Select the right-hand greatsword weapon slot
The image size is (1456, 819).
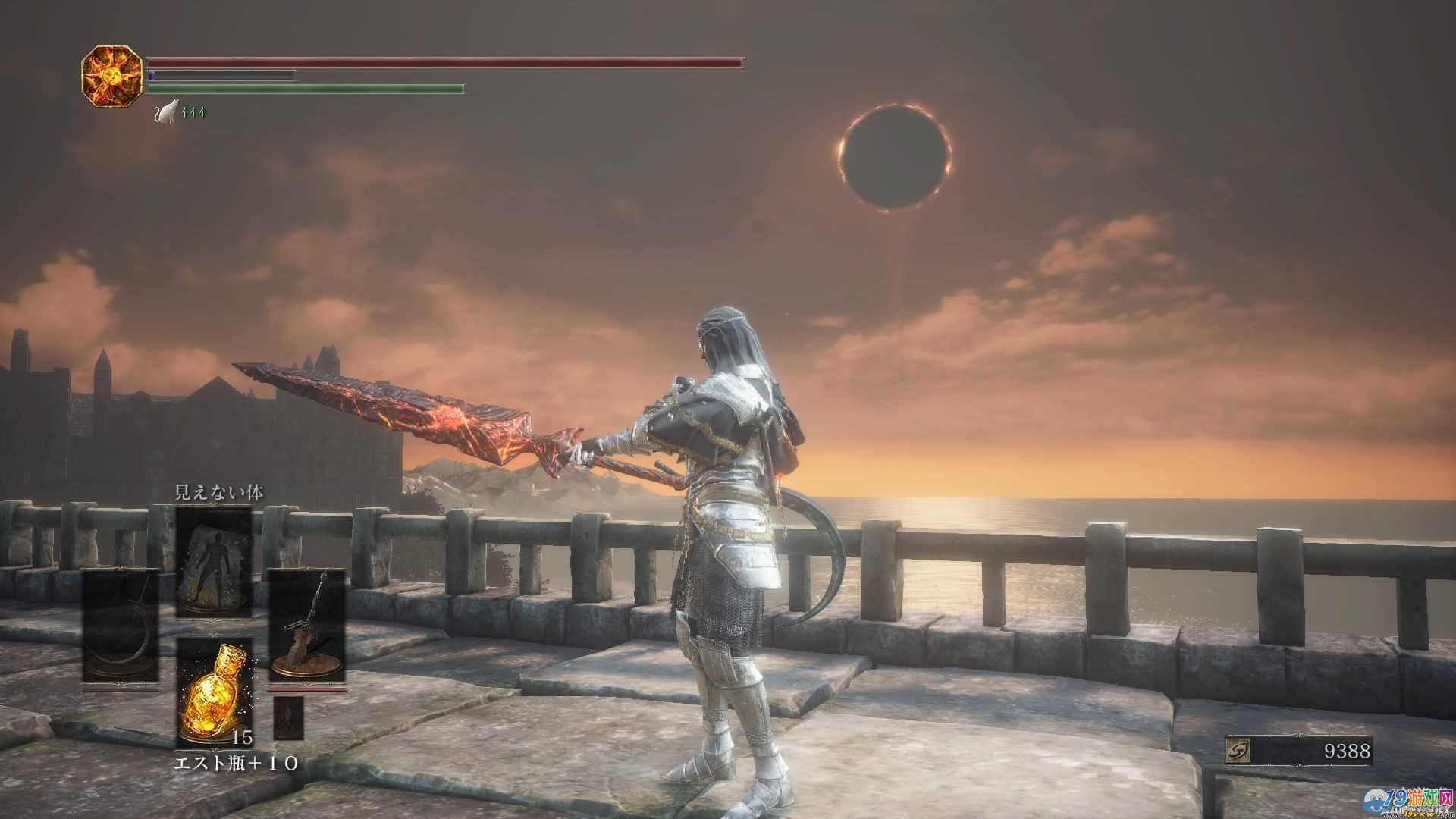(307, 626)
